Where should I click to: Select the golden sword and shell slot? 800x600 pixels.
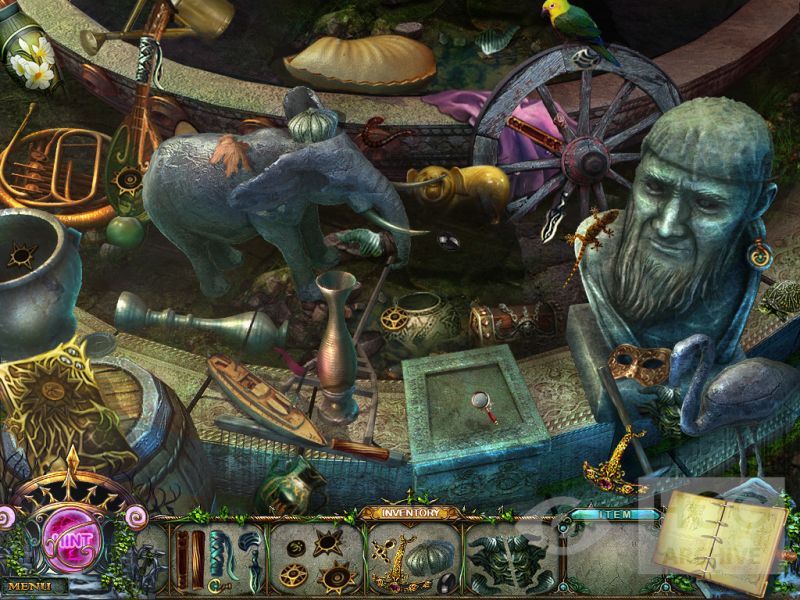pyautogui.click(x=412, y=559)
